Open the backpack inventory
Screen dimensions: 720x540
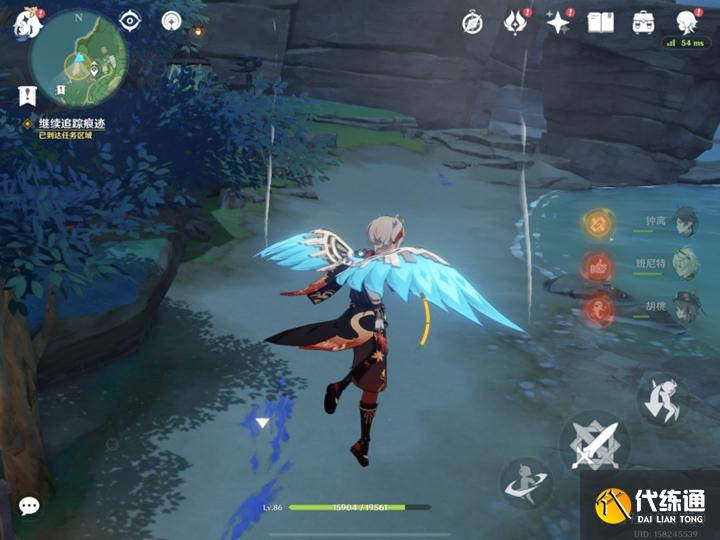[643, 22]
